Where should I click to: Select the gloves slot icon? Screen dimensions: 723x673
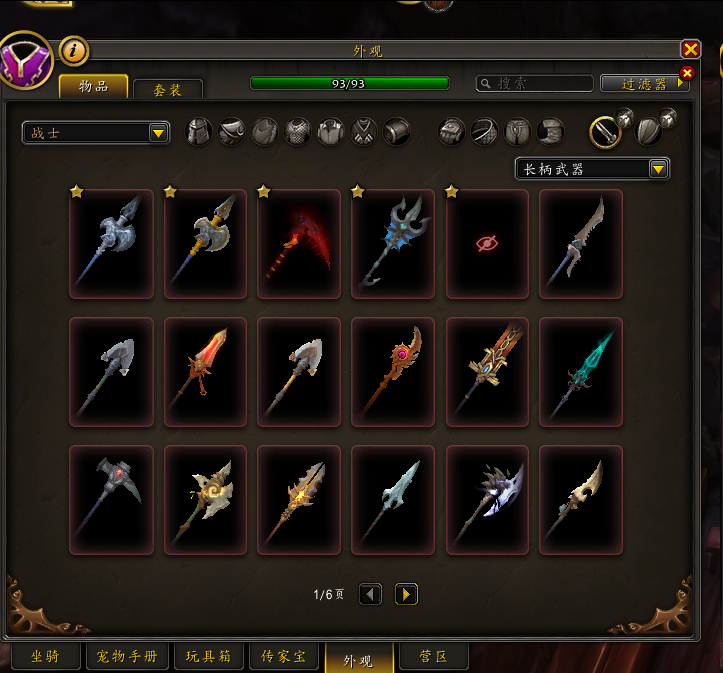[452, 132]
